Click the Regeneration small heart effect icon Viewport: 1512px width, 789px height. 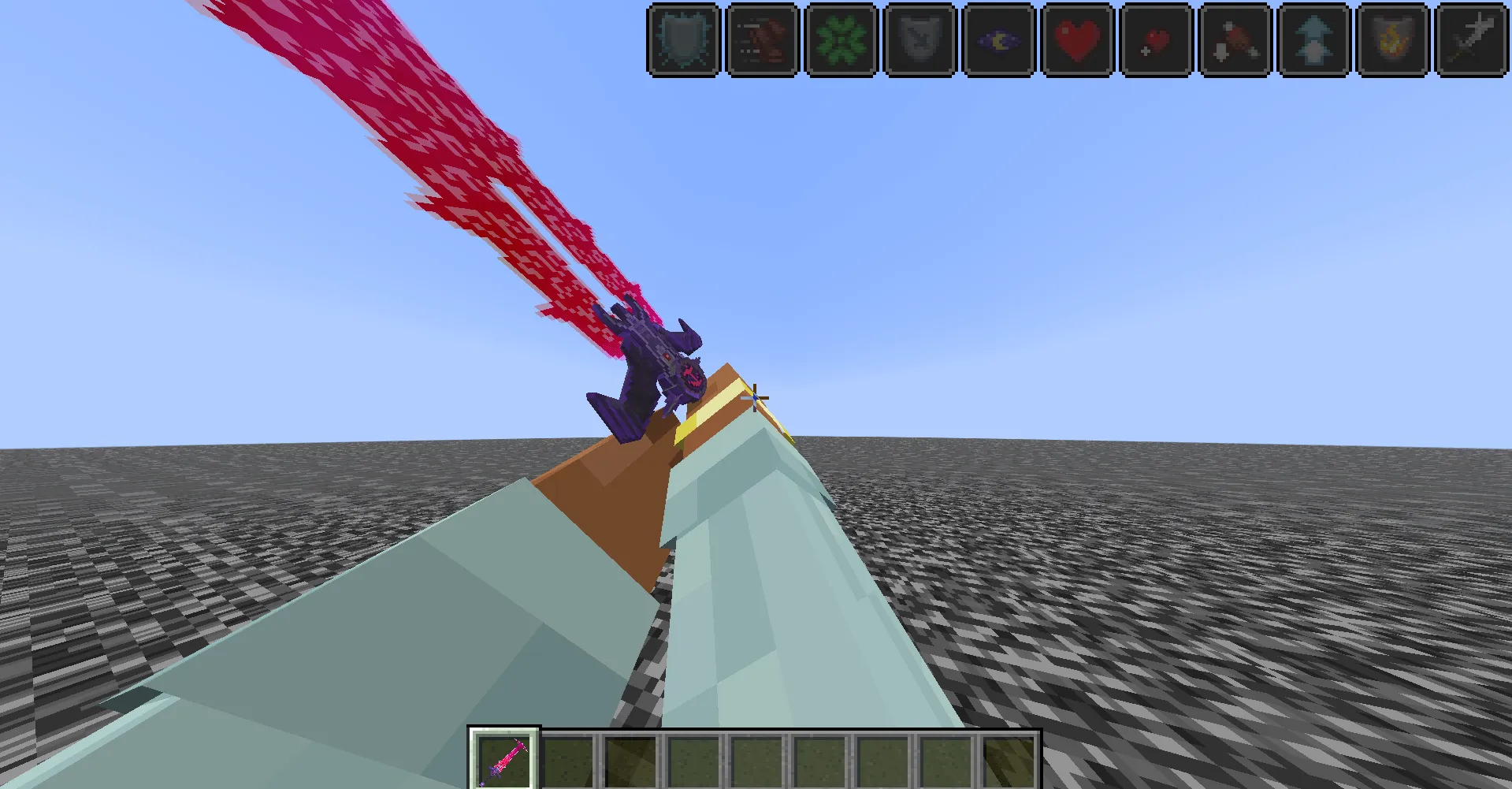click(x=1155, y=40)
